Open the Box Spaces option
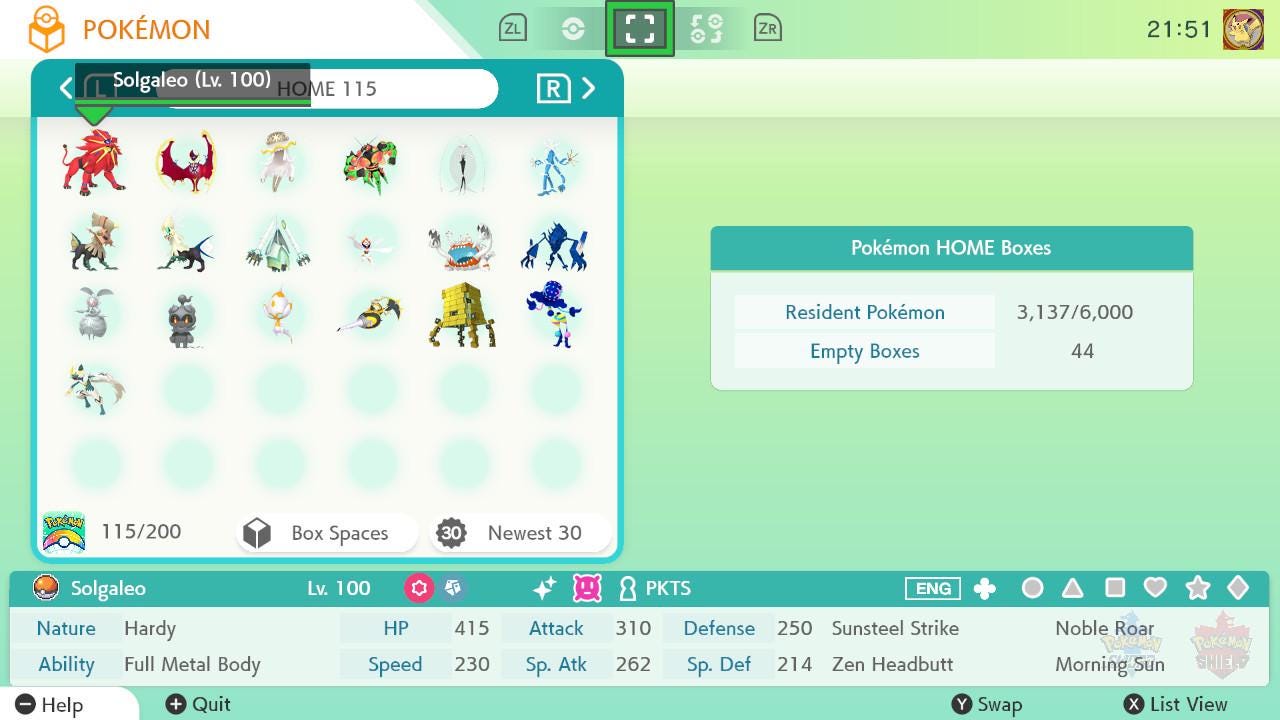 coord(326,533)
